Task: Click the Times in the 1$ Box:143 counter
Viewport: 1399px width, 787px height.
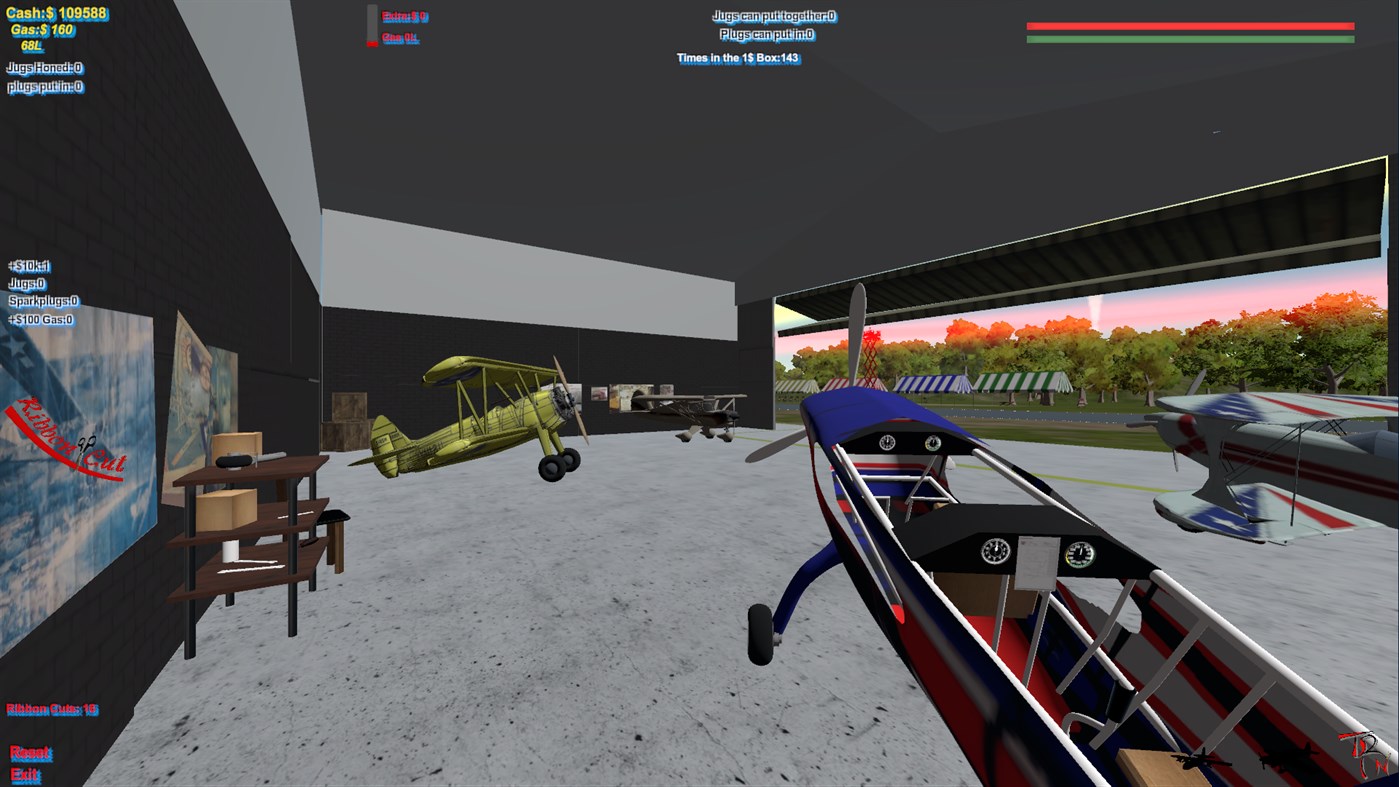Action: (x=740, y=57)
